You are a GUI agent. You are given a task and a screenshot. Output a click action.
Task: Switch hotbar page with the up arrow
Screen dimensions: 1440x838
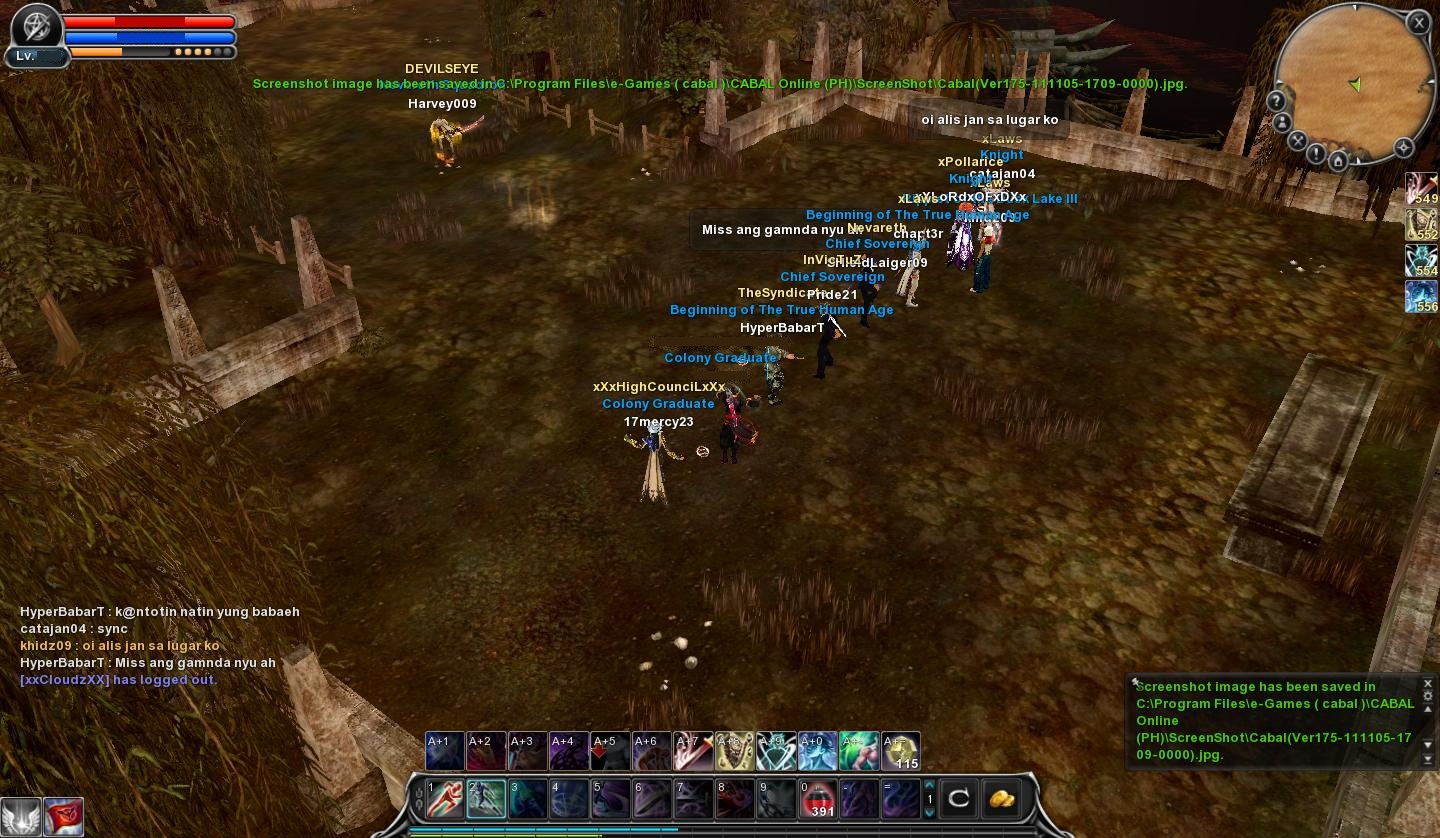coord(929,785)
